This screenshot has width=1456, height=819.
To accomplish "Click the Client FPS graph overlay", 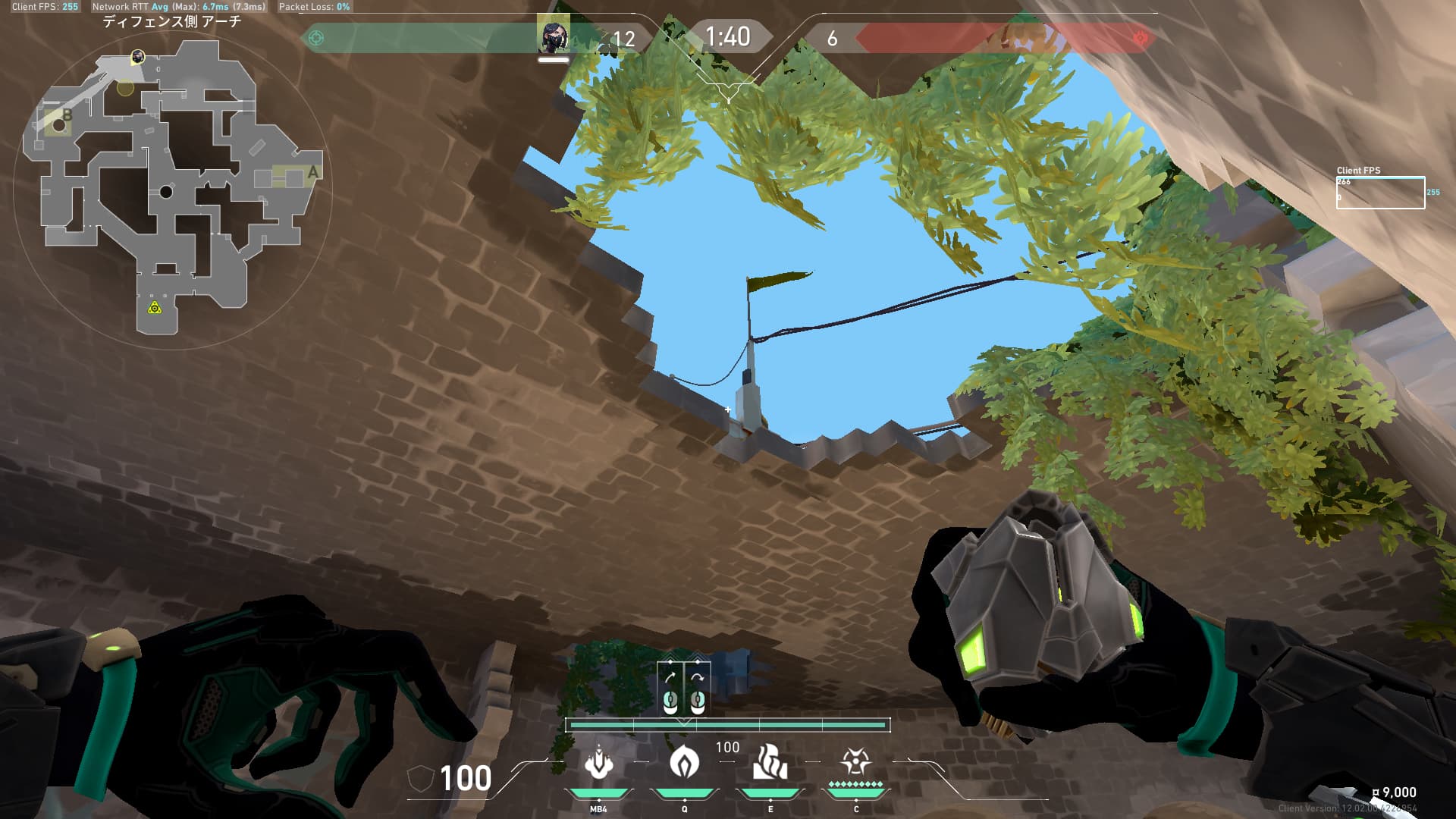I will [x=1379, y=193].
